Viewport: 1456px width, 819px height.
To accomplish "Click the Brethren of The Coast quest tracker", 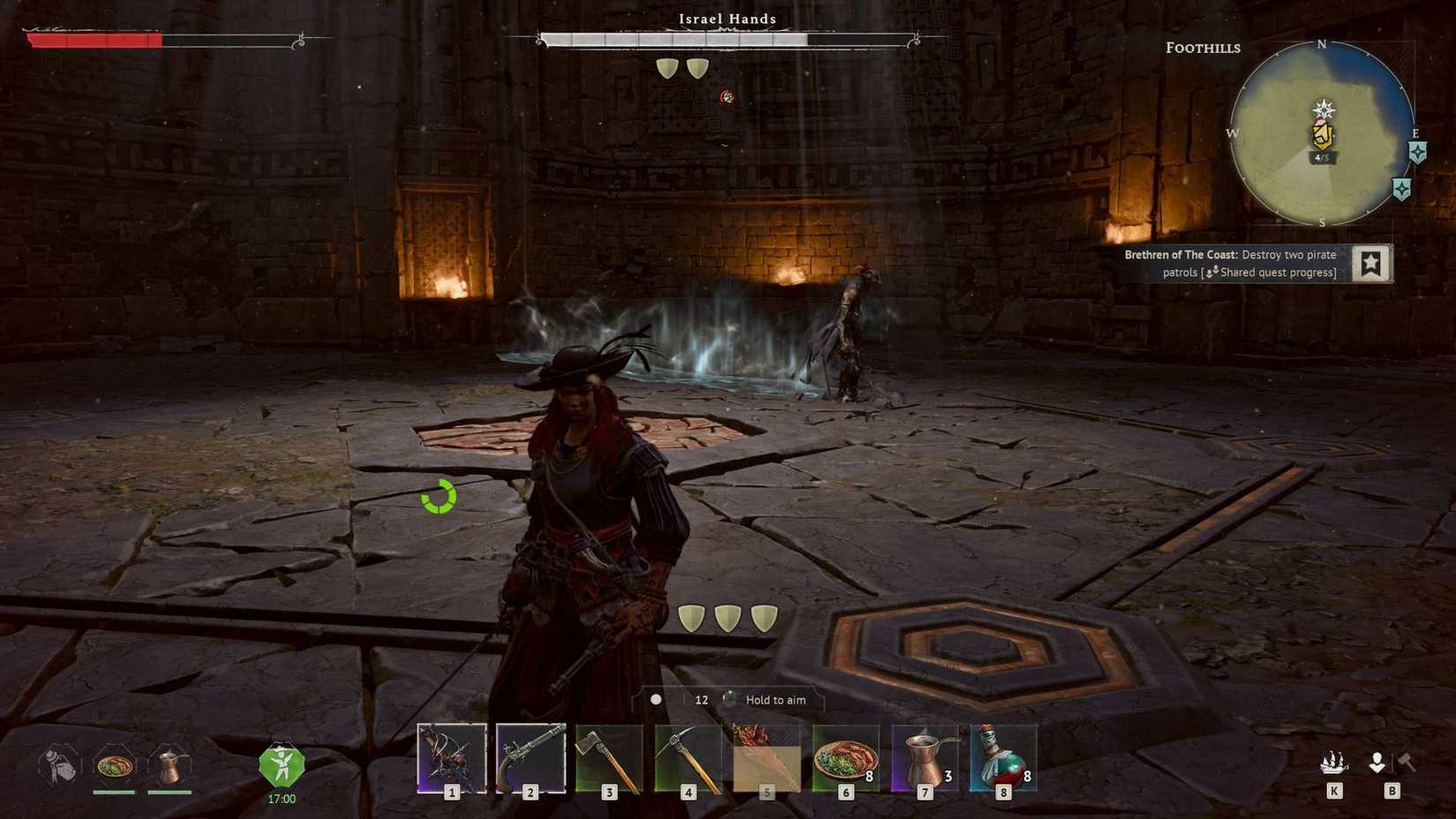I will tap(1230, 263).
